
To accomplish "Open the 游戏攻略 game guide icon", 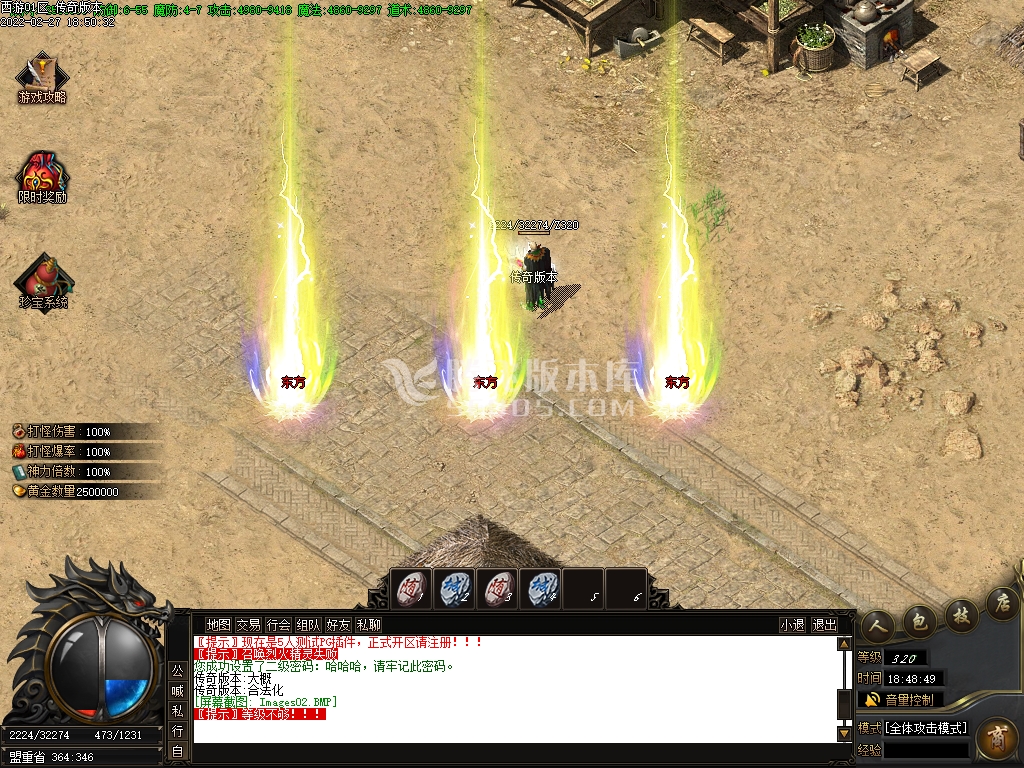I will click(x=41, y=76).
